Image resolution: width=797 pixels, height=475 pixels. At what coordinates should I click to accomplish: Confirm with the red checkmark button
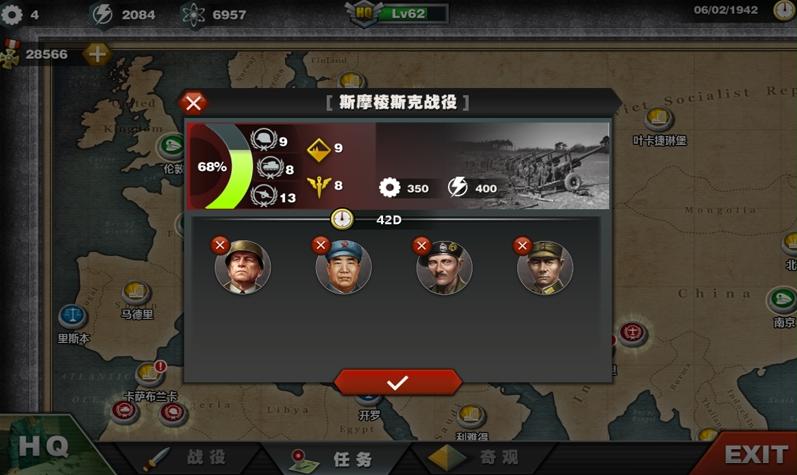click(397, 382)
